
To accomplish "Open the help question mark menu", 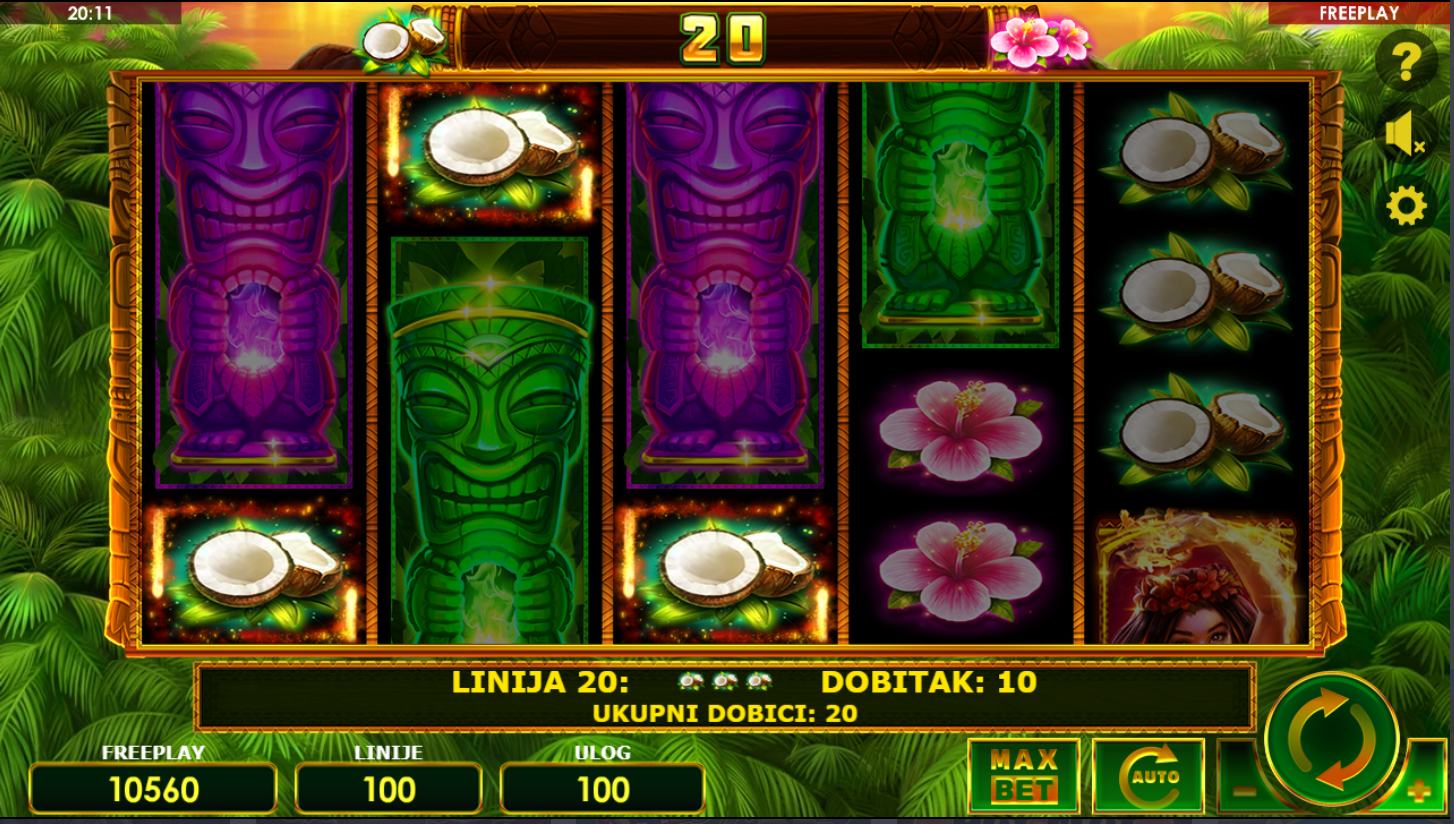I will pyautogui.click(x=1405, y=62).
